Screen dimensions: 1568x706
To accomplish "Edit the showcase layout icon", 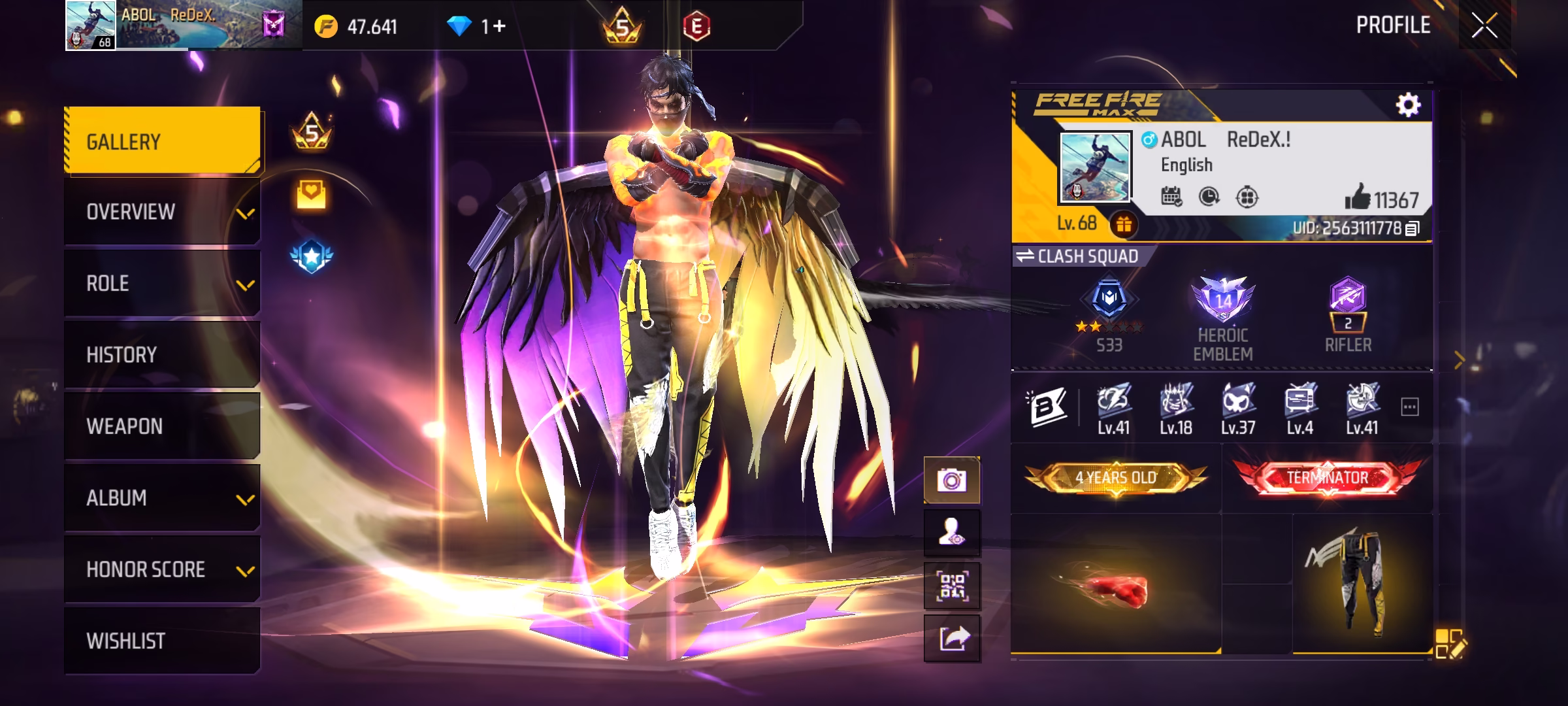I will (x=1450, y=643).
